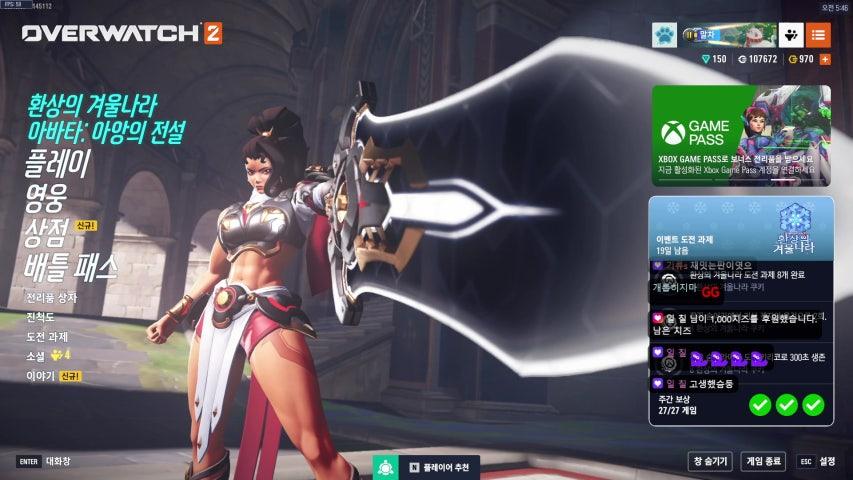Open the 이야기 (Stories) menu

[40, 376]
